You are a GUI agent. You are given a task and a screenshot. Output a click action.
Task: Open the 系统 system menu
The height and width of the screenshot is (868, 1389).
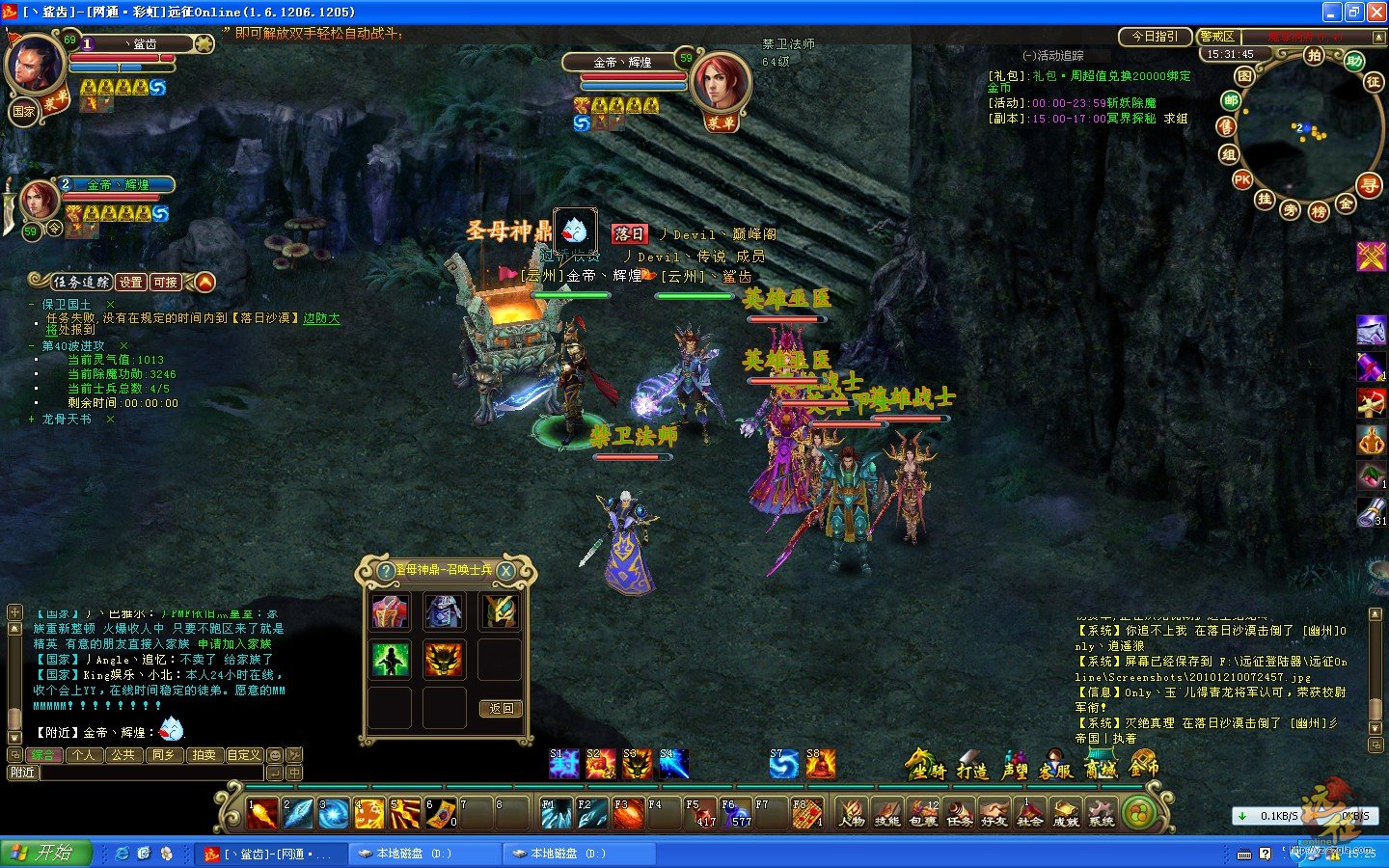(x=1101, y=813)
